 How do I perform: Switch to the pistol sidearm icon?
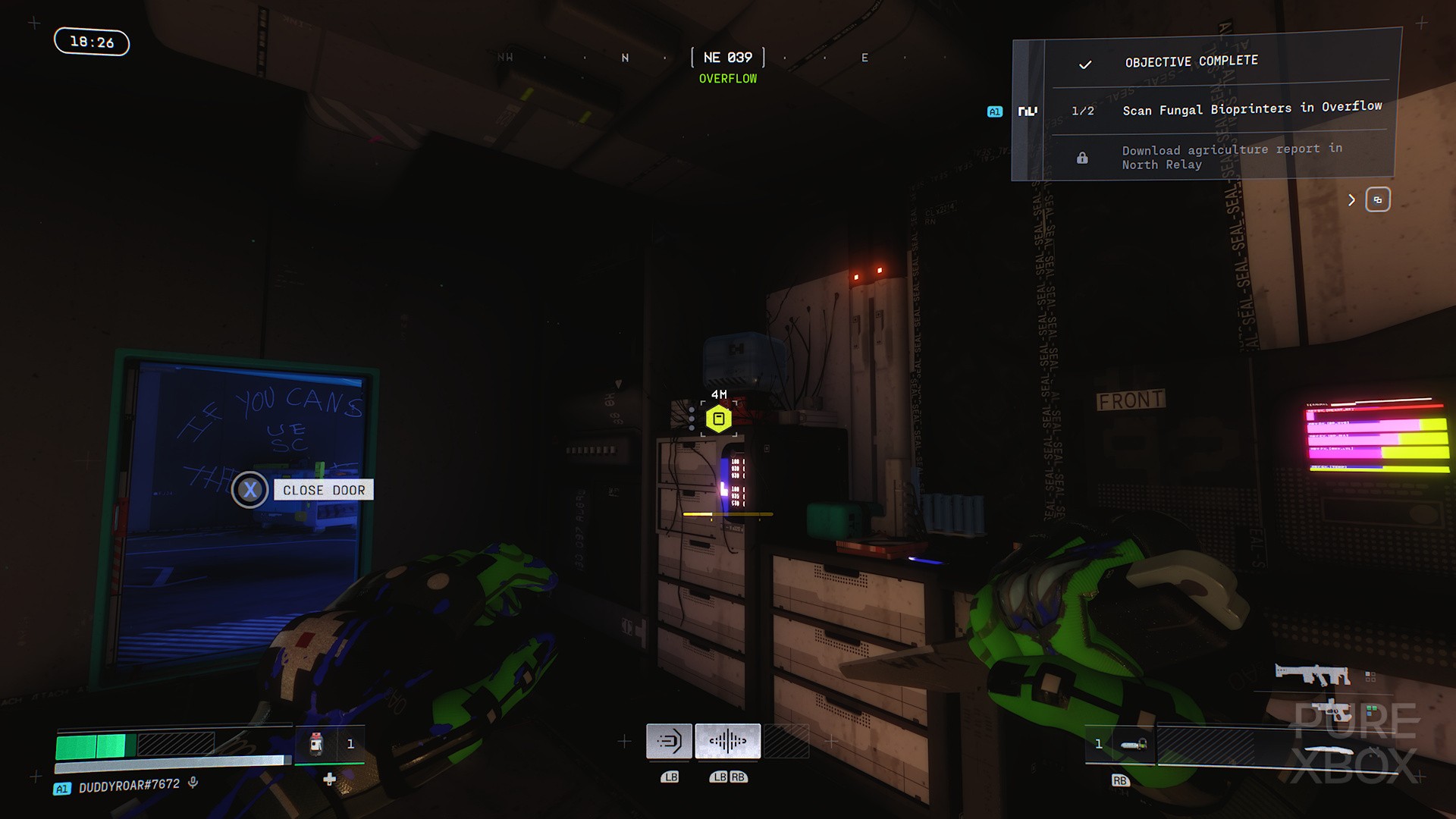point(1333,711)
